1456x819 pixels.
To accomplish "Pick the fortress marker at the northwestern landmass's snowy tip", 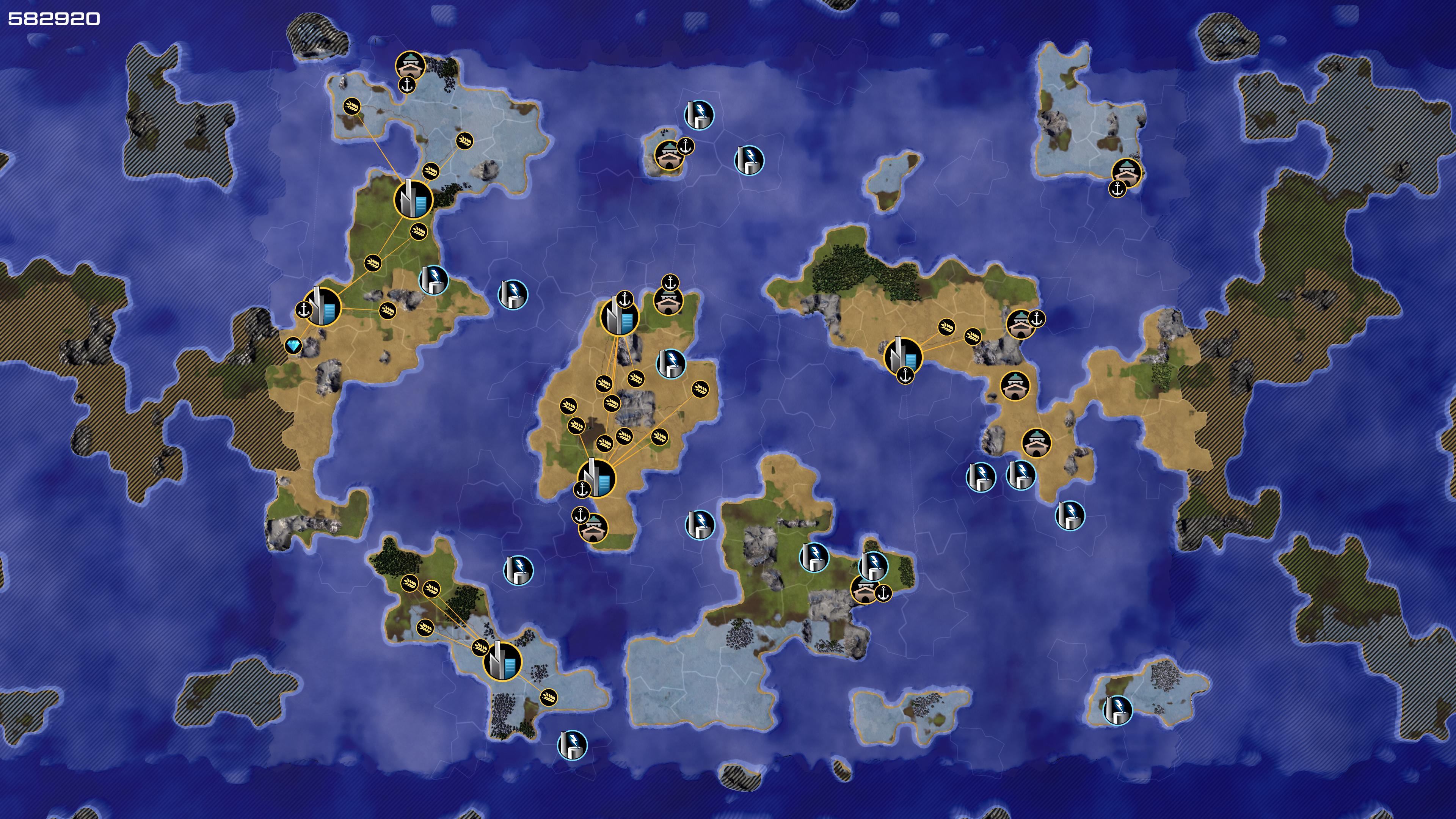I will pyautogui.click(x=410, y=66).
